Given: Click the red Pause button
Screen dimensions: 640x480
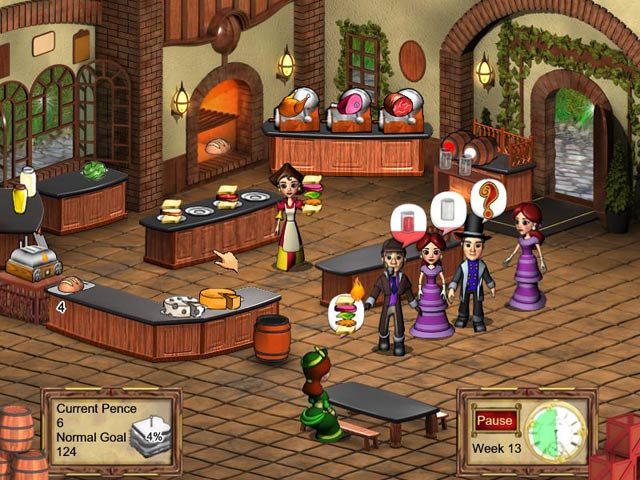Looking at the screenshot, I should coord(495,420).
